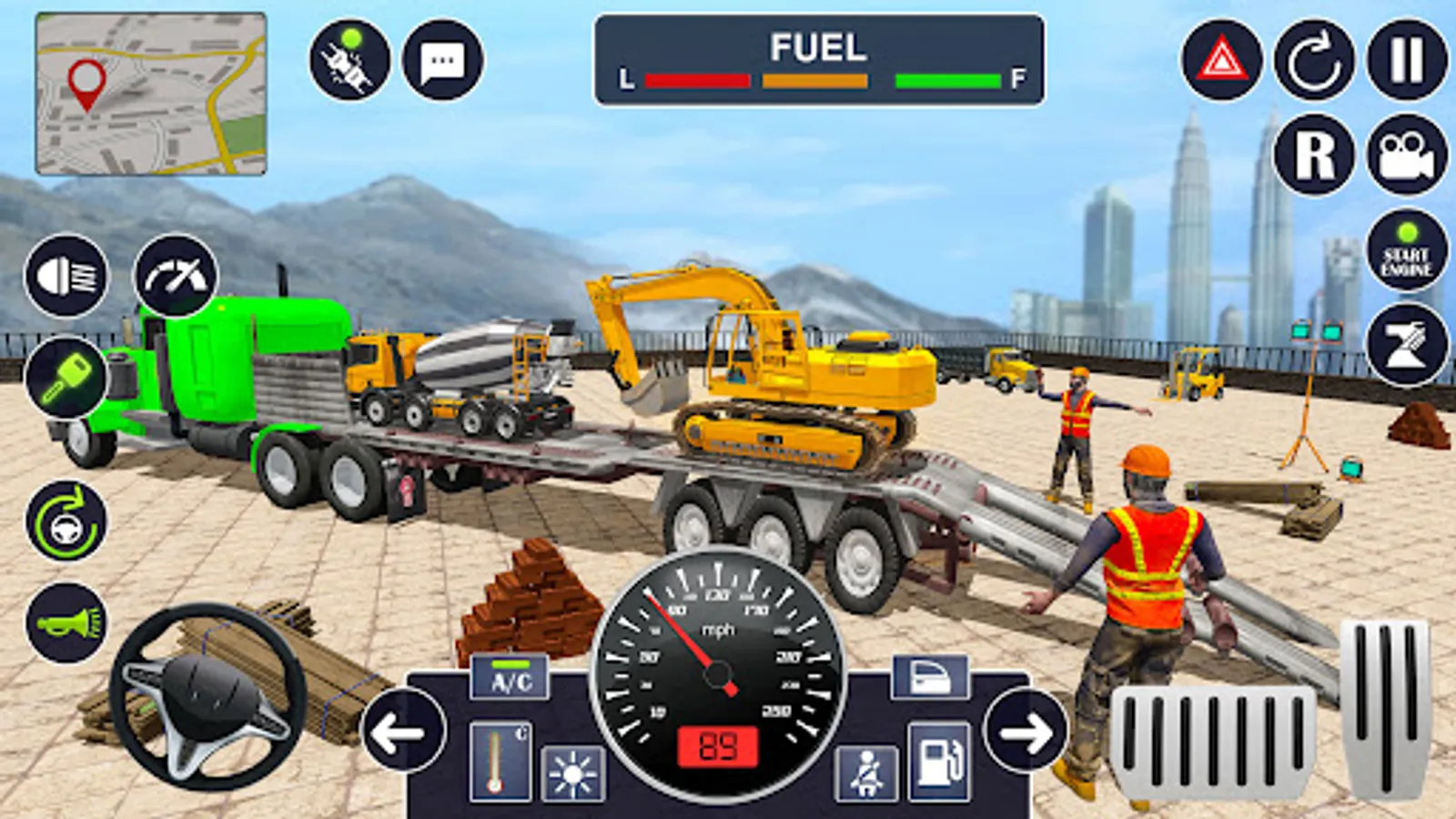The image size is (1456, 819).
Task: Signal right with the right arrow
Action: pyautogui.click(x=1026, y=733)
